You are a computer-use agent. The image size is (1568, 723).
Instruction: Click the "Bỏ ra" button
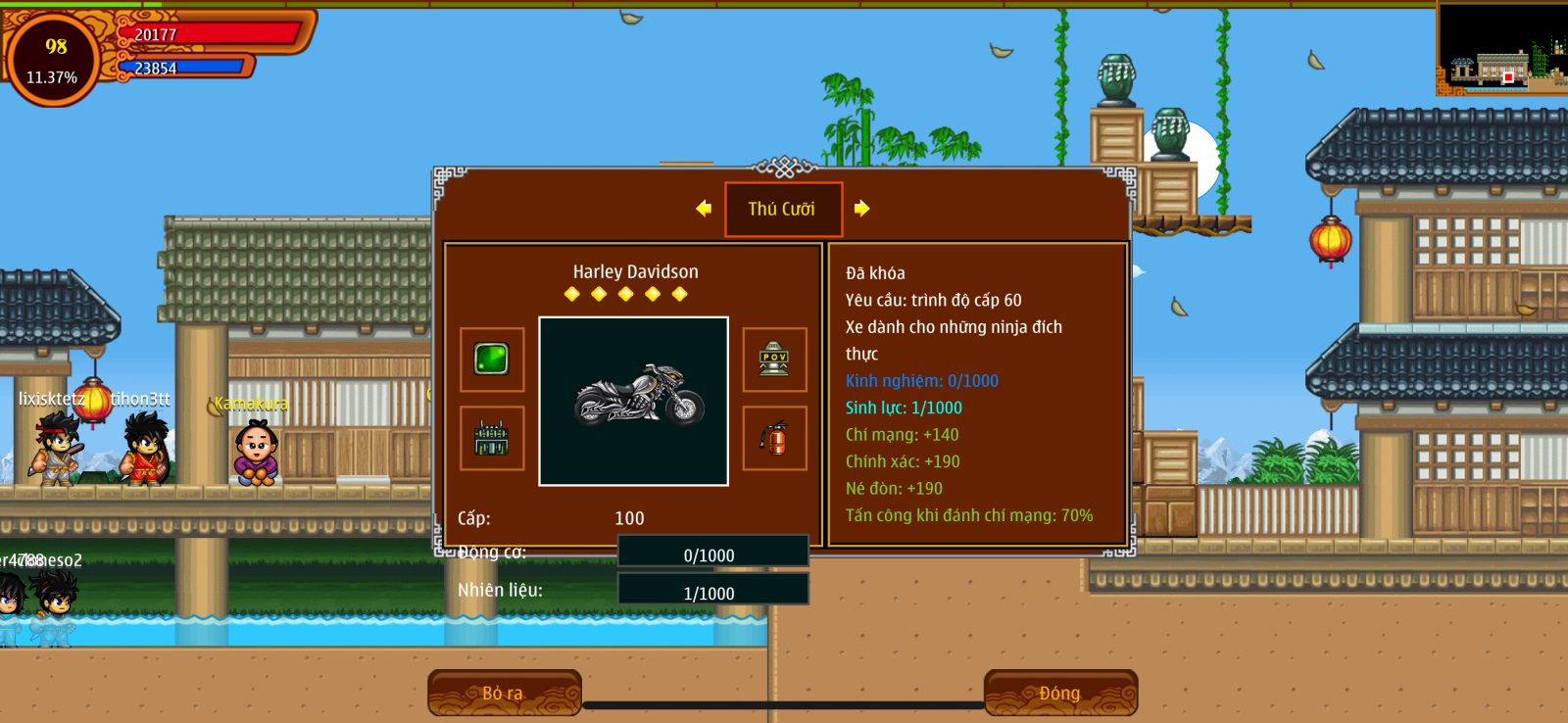[504, 693]
